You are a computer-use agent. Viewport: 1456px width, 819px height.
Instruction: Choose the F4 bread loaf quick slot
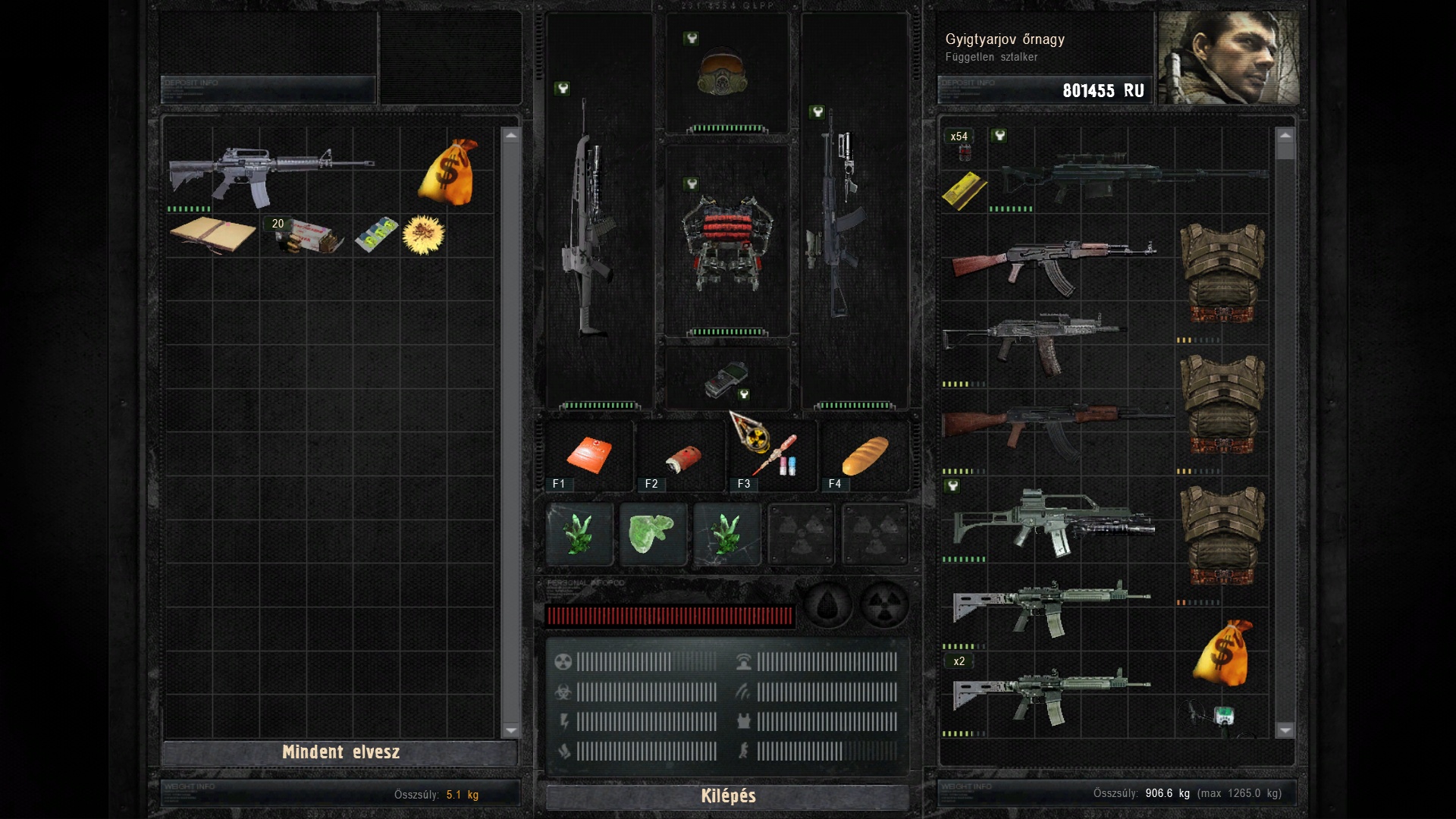864,454
